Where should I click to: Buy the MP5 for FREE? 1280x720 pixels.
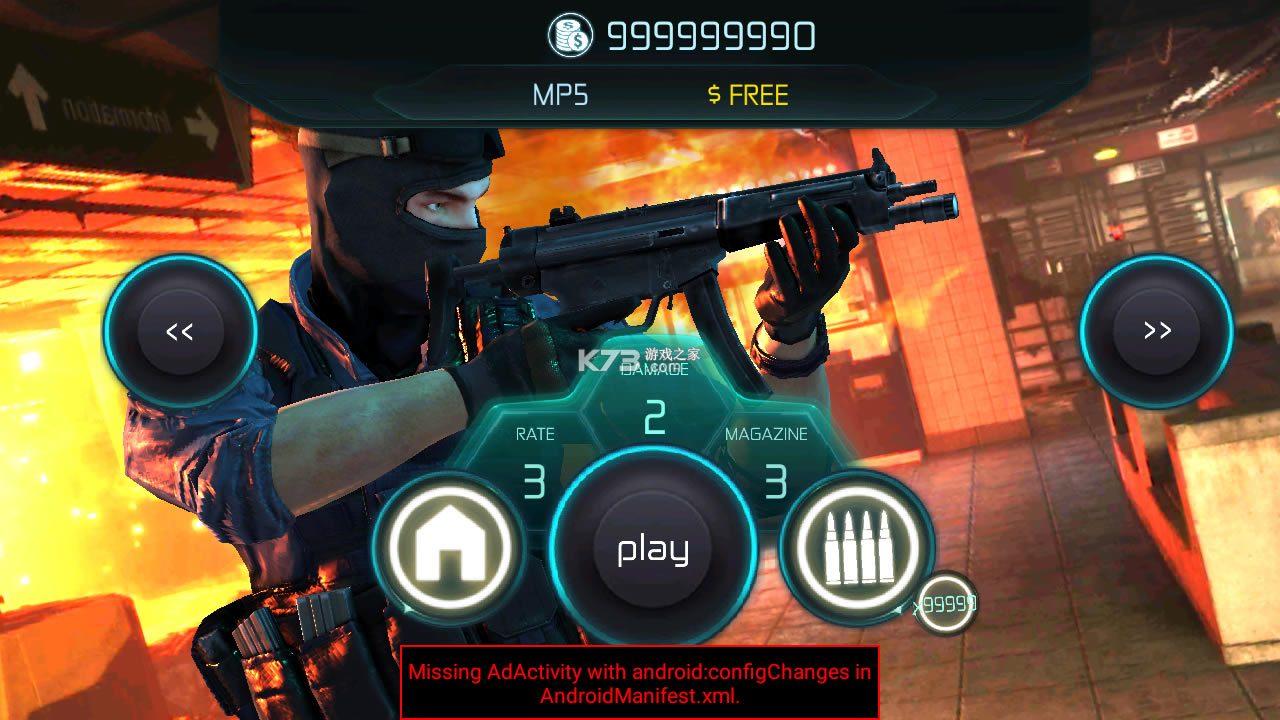[748, 96]
